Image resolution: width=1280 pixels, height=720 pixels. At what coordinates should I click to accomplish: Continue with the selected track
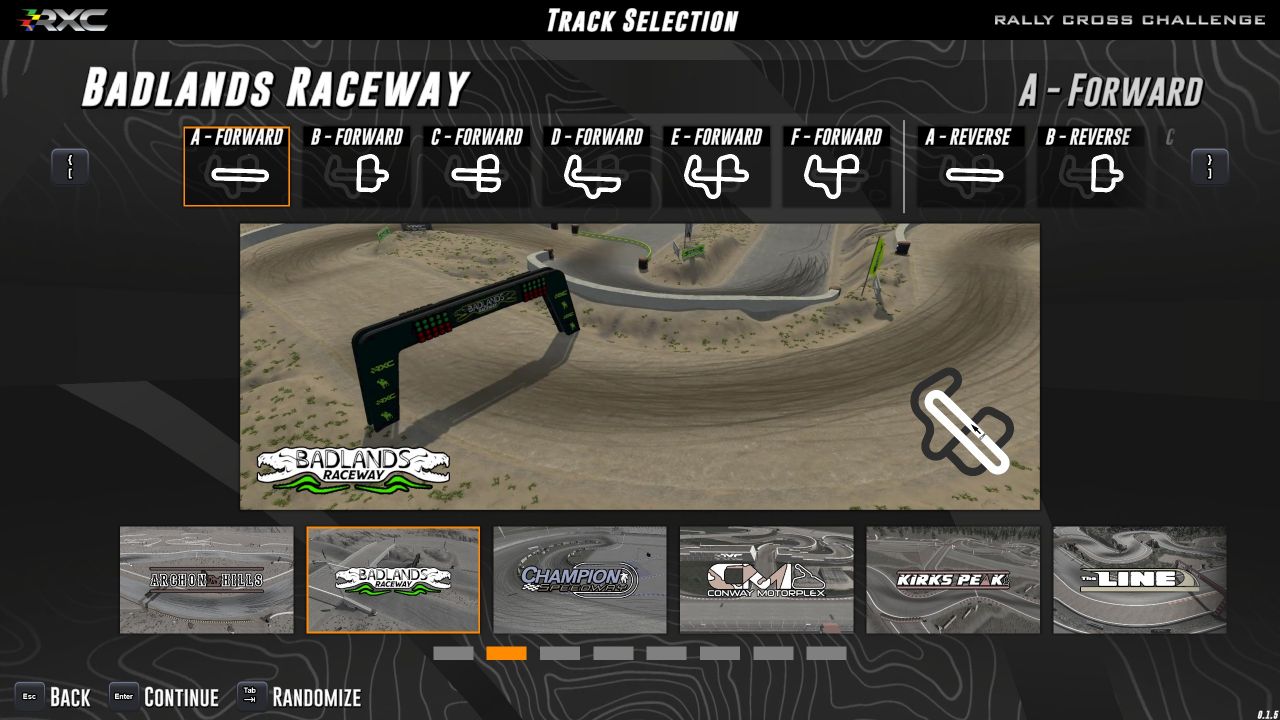pos(165,697)
